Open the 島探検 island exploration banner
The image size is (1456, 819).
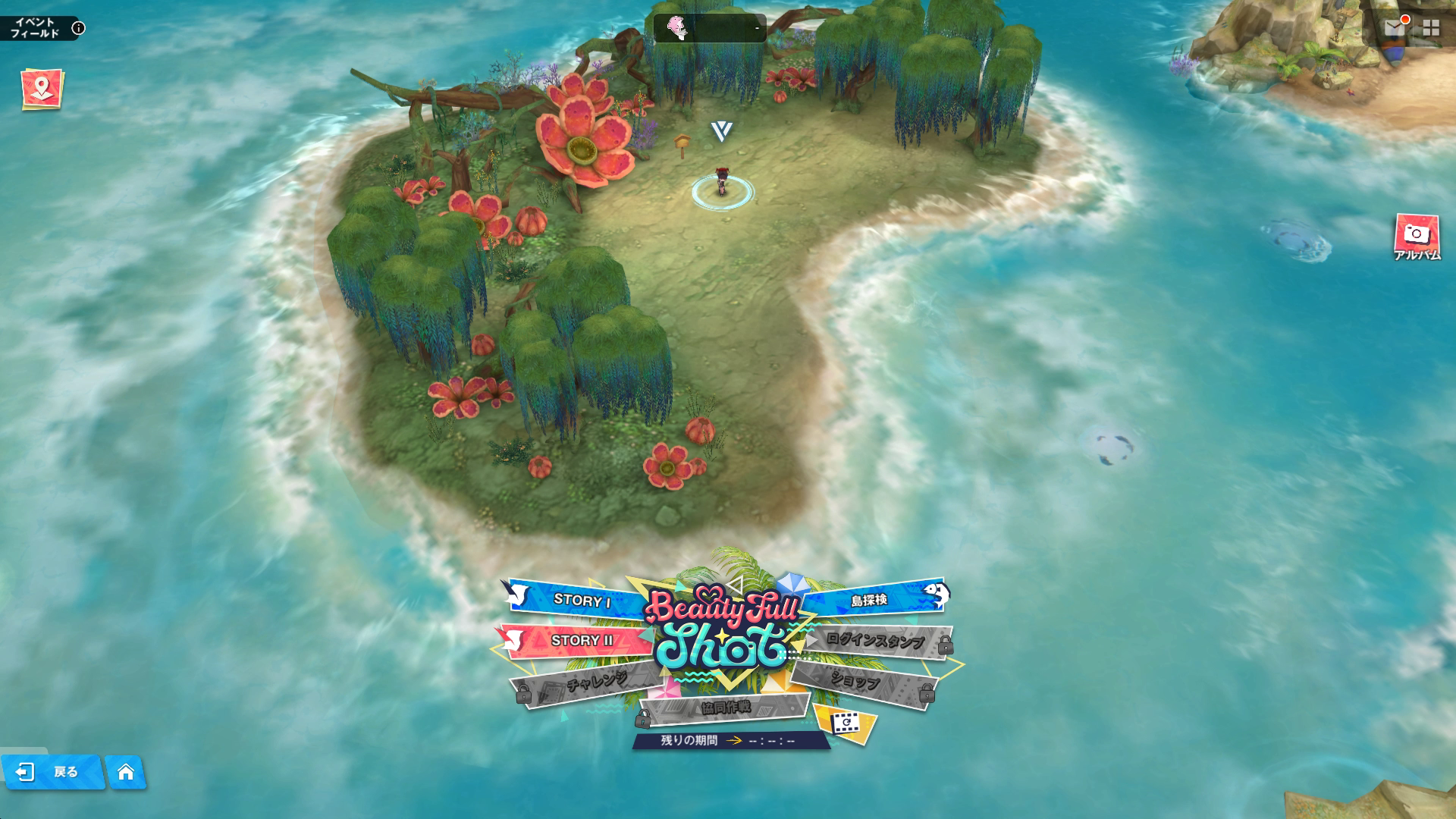[869, 600]
